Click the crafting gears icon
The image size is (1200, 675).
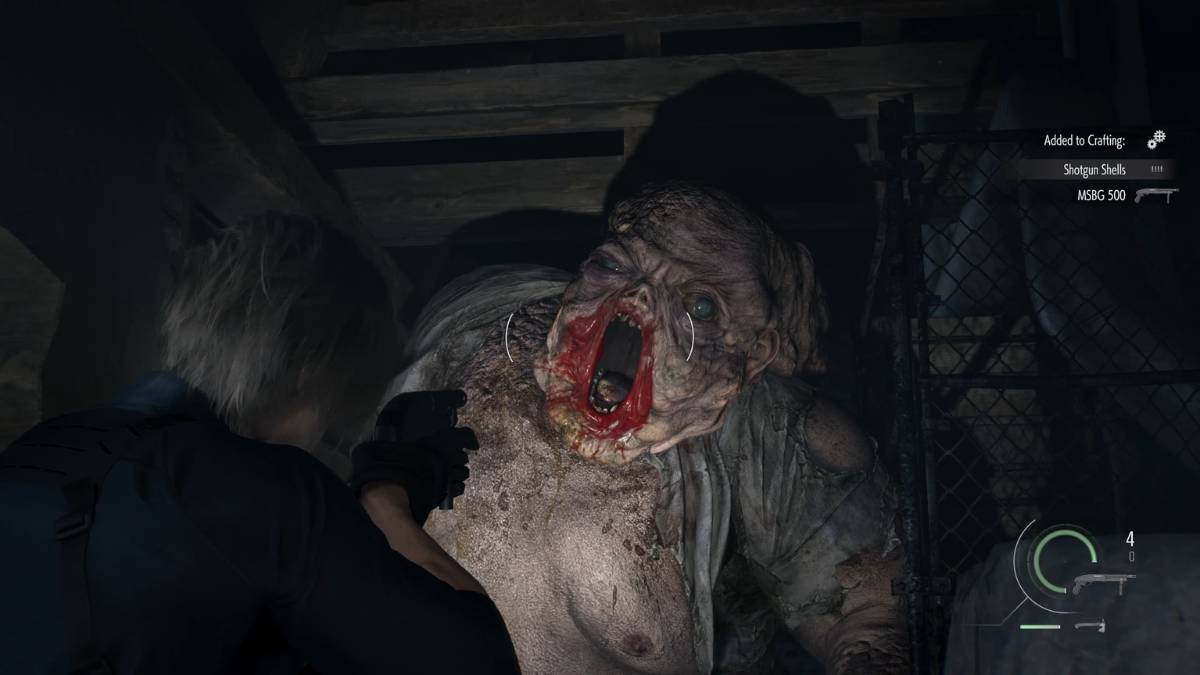(1156, 139)
